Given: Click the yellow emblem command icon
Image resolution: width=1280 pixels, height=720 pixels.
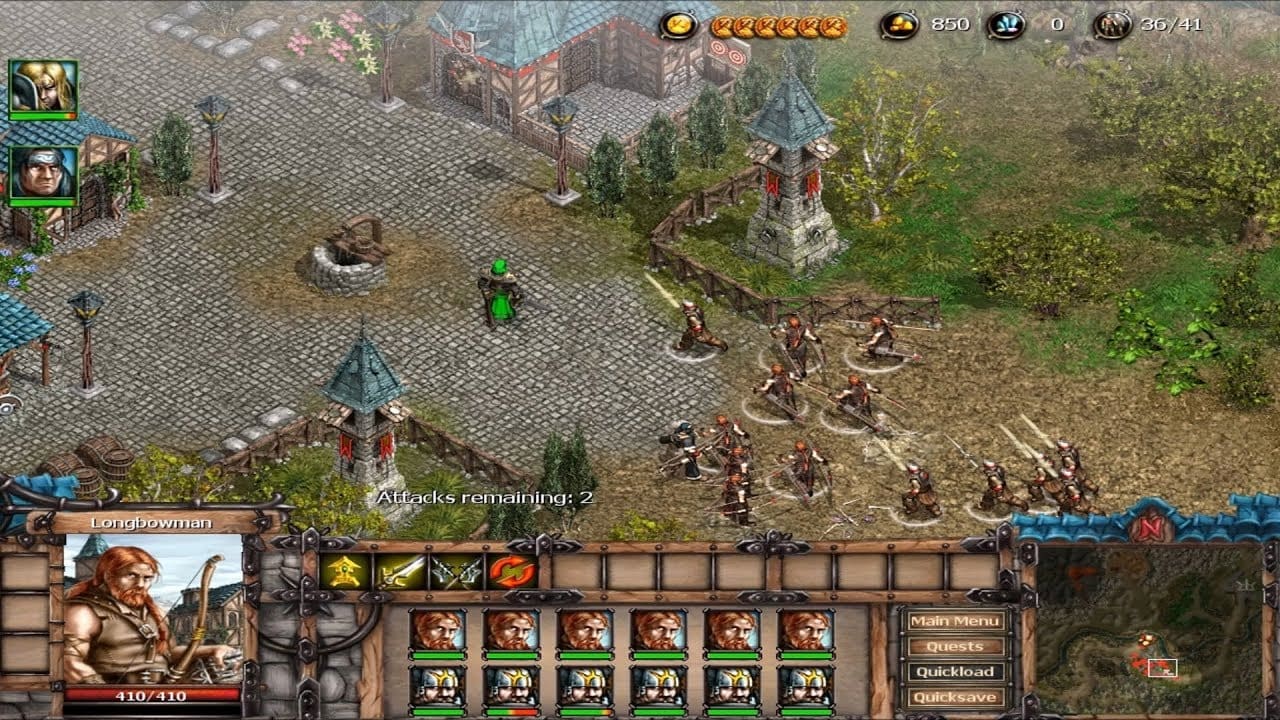Looking at the screenshot, I should tap(344, 572).
